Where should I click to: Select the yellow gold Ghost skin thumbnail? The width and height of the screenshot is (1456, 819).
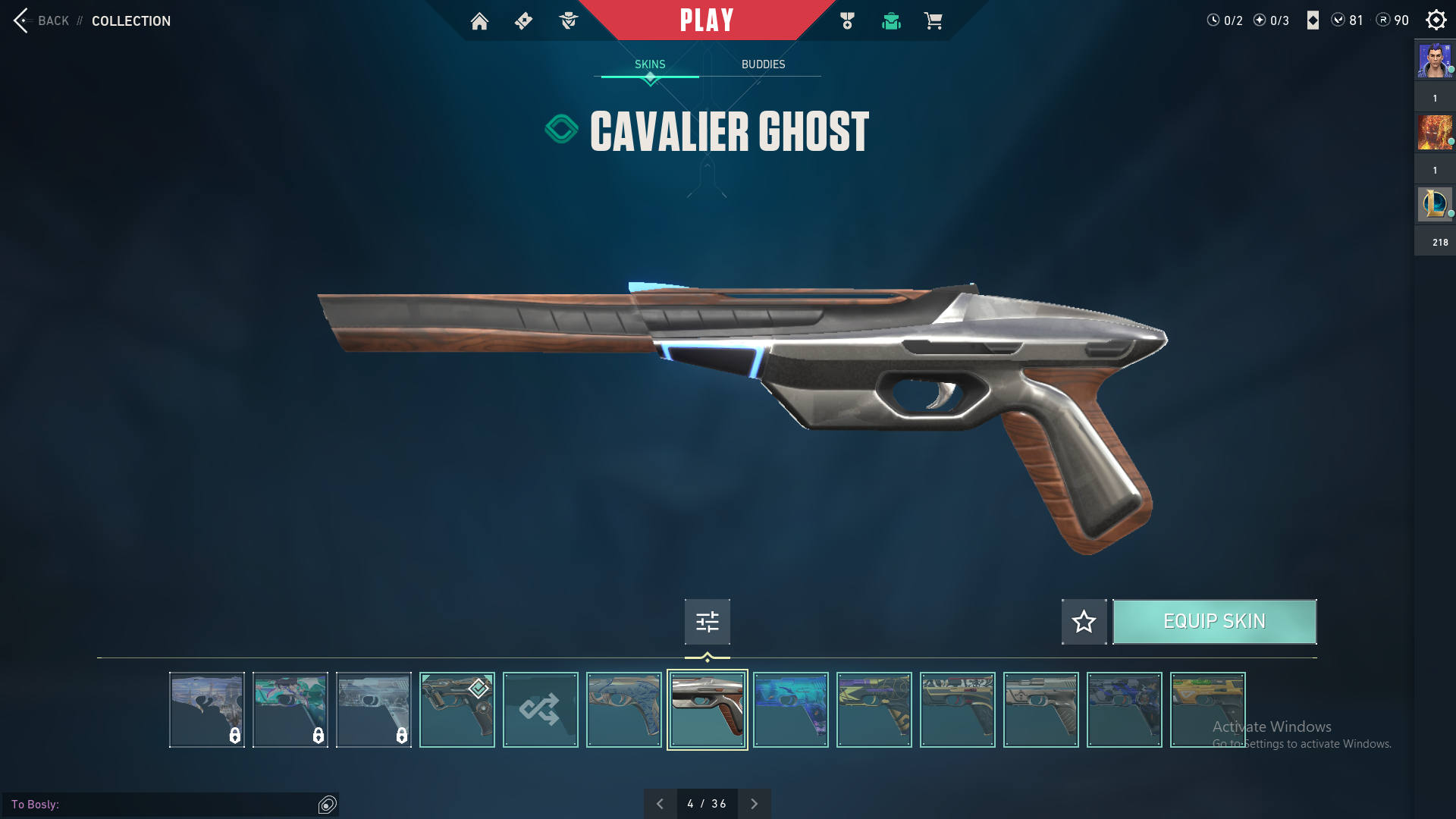(1207, 710)
